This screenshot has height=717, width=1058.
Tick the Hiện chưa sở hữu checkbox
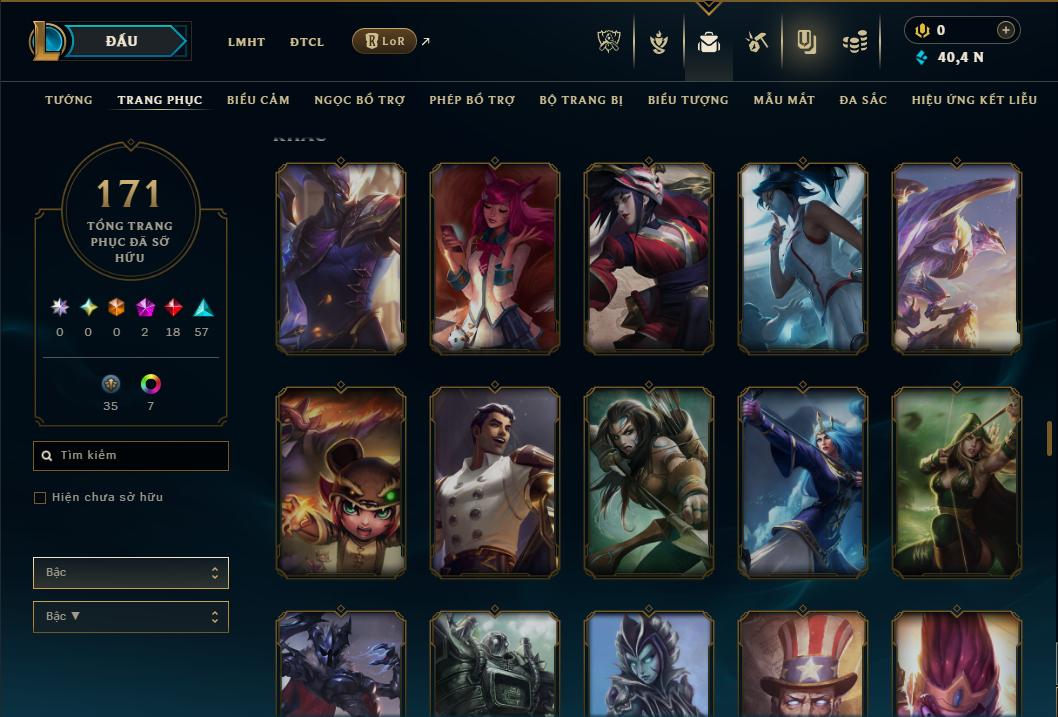[x=40, y=498]
